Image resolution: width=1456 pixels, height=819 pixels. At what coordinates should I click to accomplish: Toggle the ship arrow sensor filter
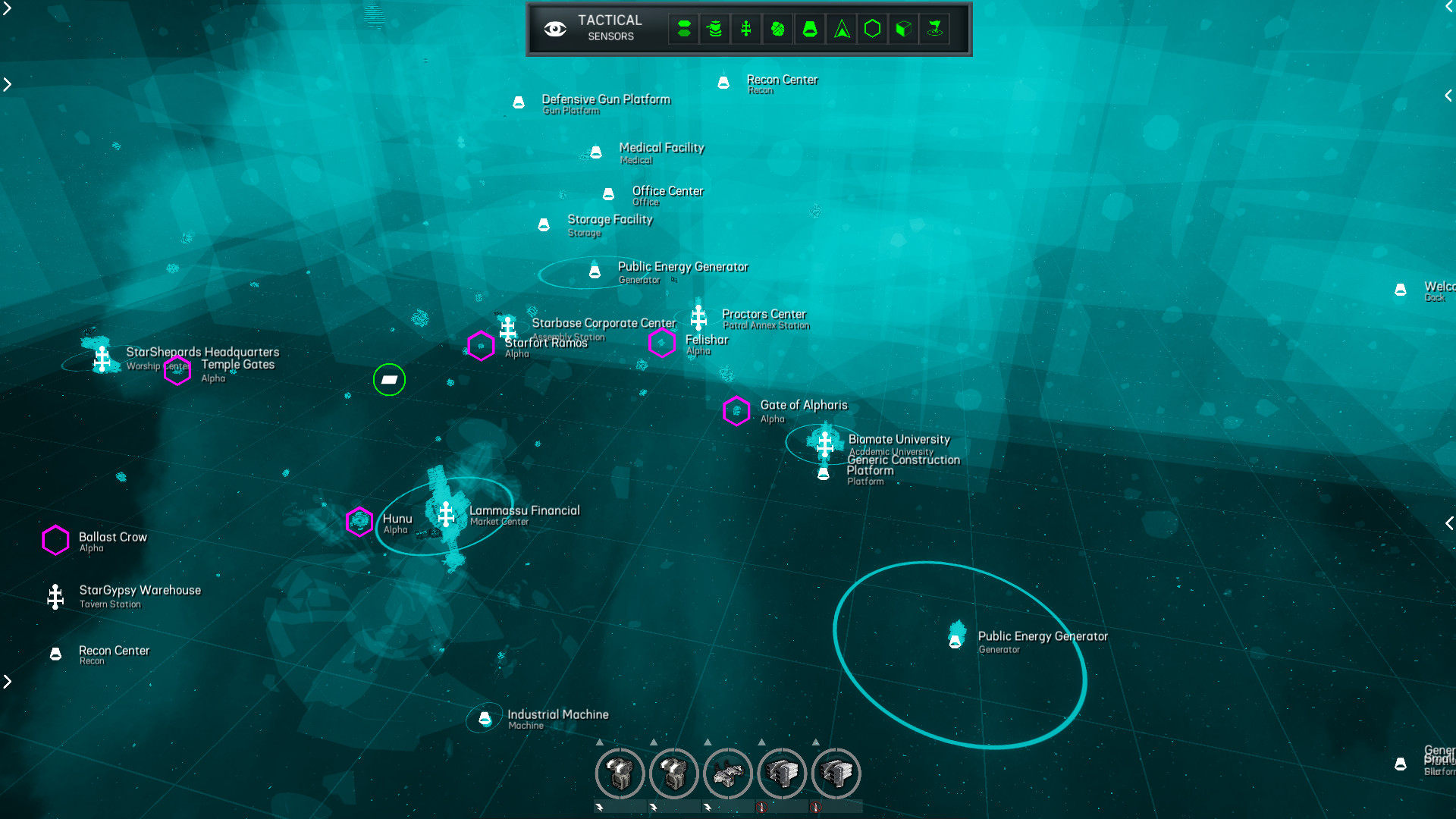(x=840, y=29)
